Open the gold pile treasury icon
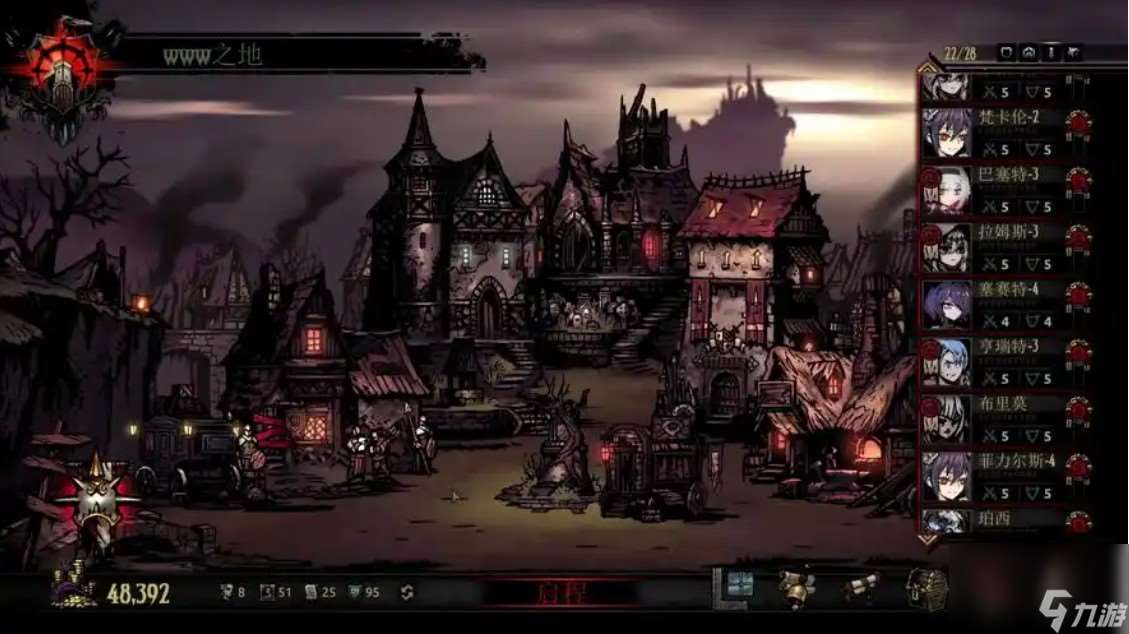The height and width of the screenshot is (634, 1129). click(72, 588)
